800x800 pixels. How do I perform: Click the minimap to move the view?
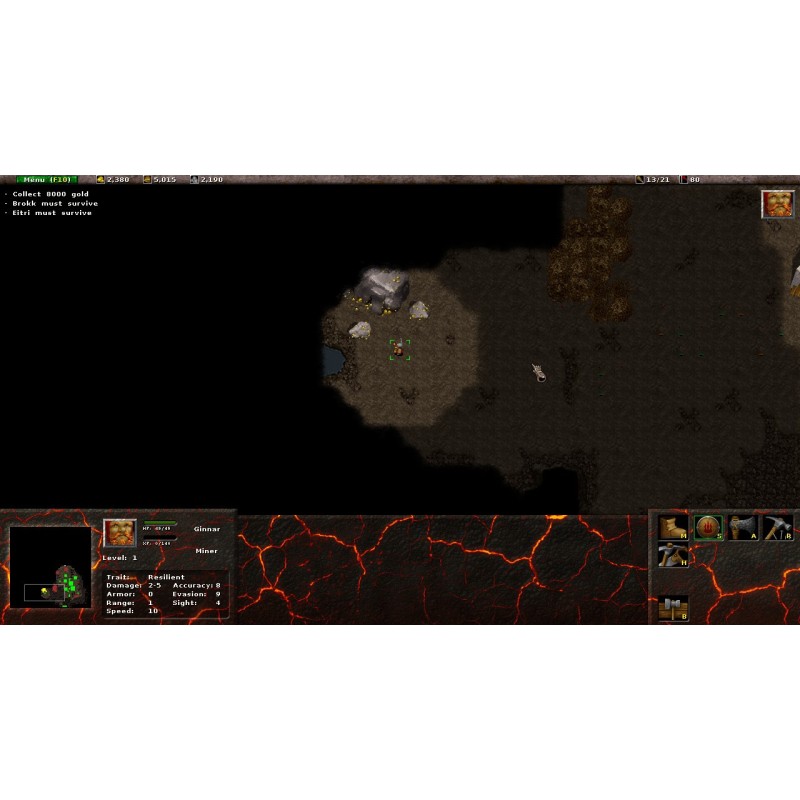pyautogui.click(x=50, y=567)
